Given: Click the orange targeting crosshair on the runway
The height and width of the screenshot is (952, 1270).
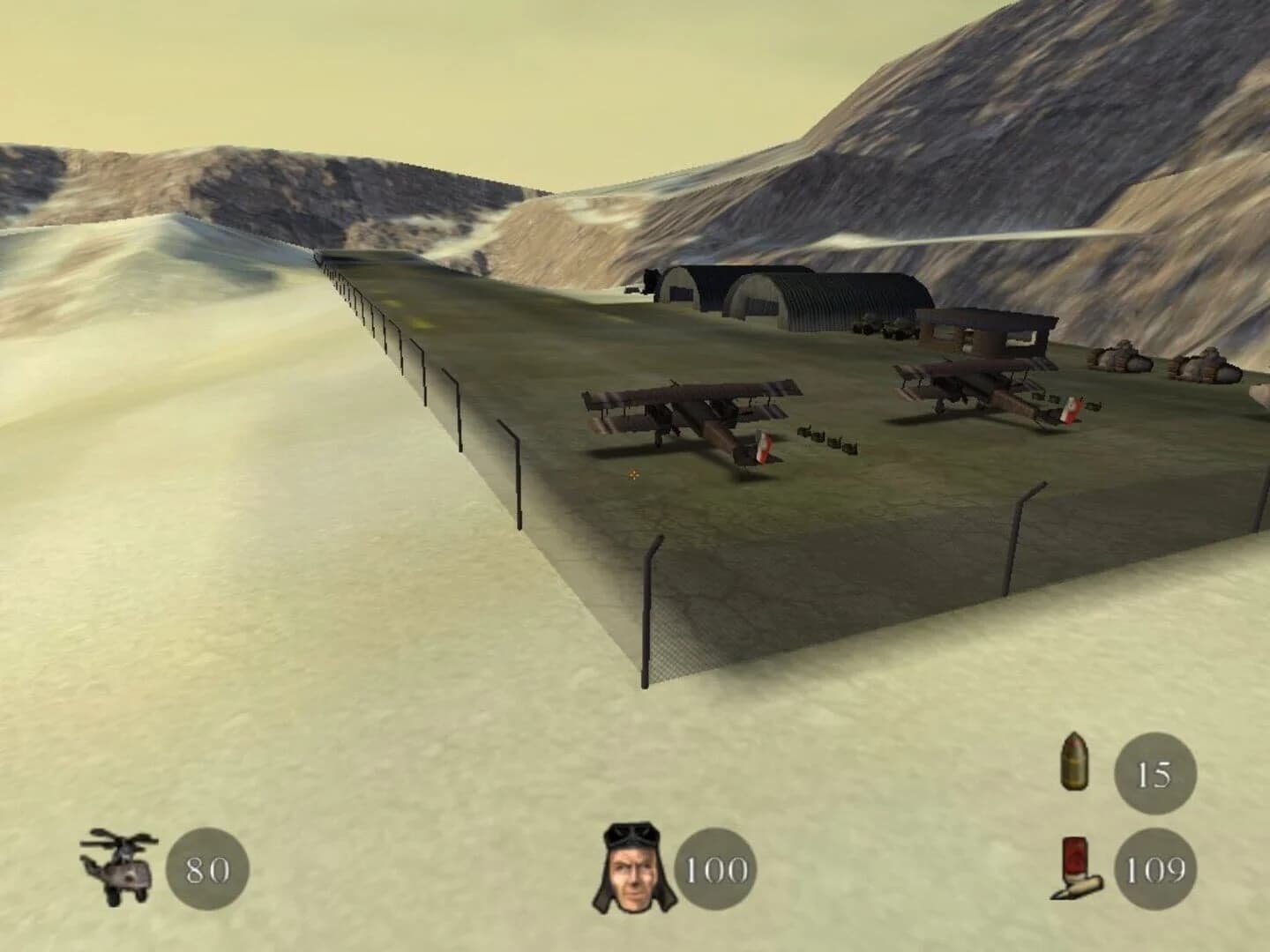Looking at the screenshot, I should 634,474.
